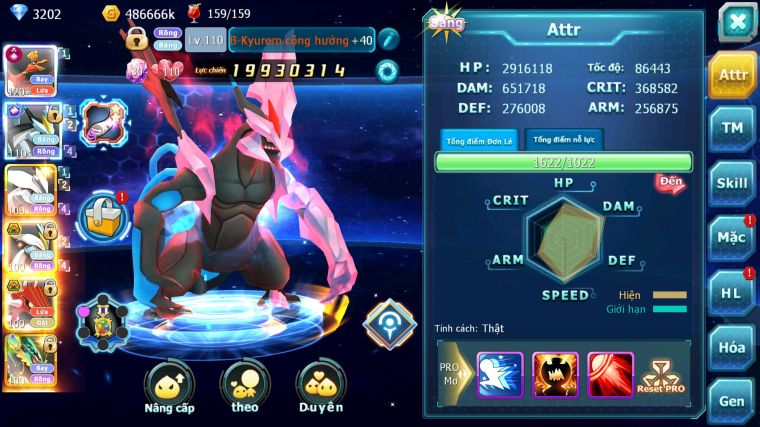This screenshot has width=760, height=427.
Task: Switch to the Hóa side tab
Action: [x=732, y=347]
